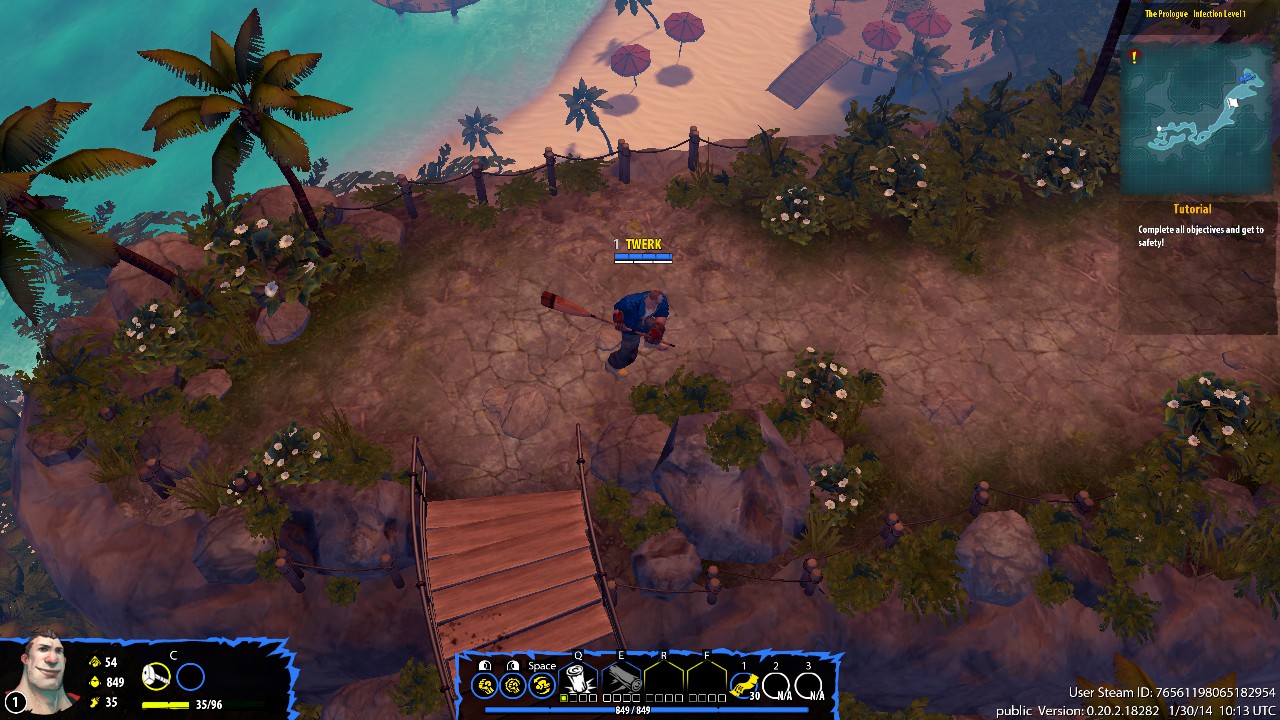This screenshot has height=720, width=1280.
Task: Select the hammer weapon slot
Action: 156,677
